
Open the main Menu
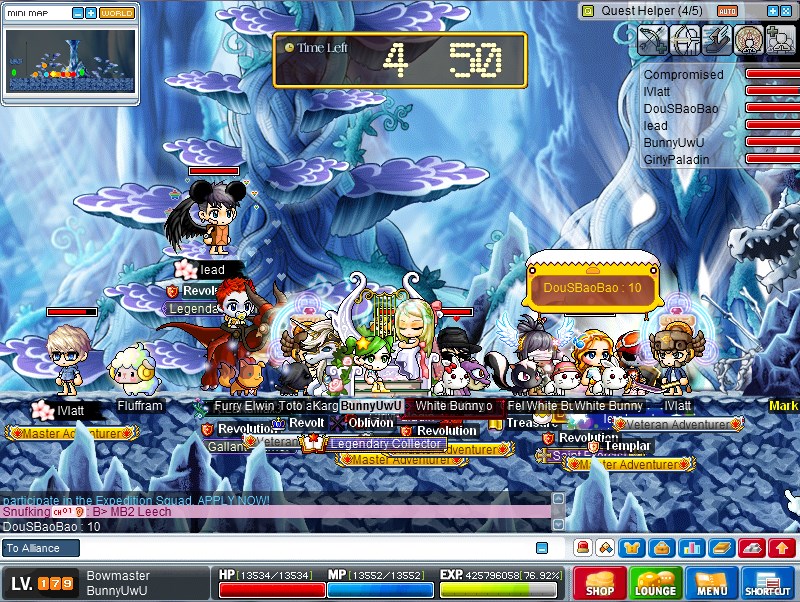tap(712, 584)
